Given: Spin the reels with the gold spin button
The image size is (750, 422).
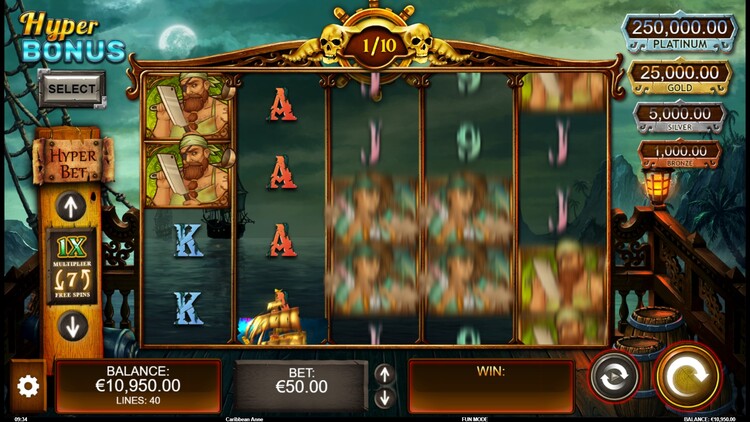Looking at the screenshot, I should [688, 376].
